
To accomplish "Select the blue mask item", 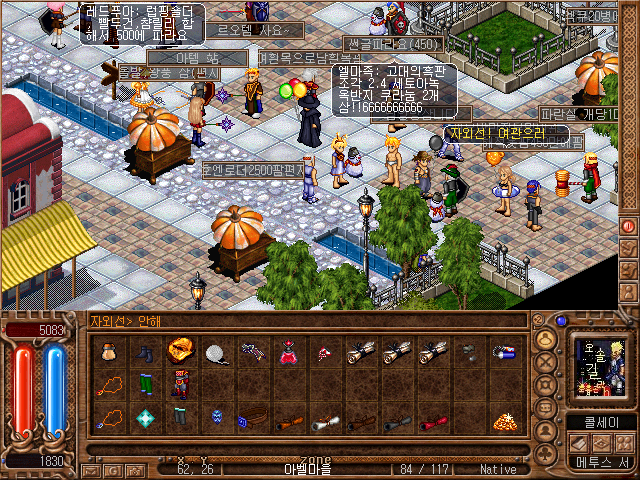I will [216, 420].
